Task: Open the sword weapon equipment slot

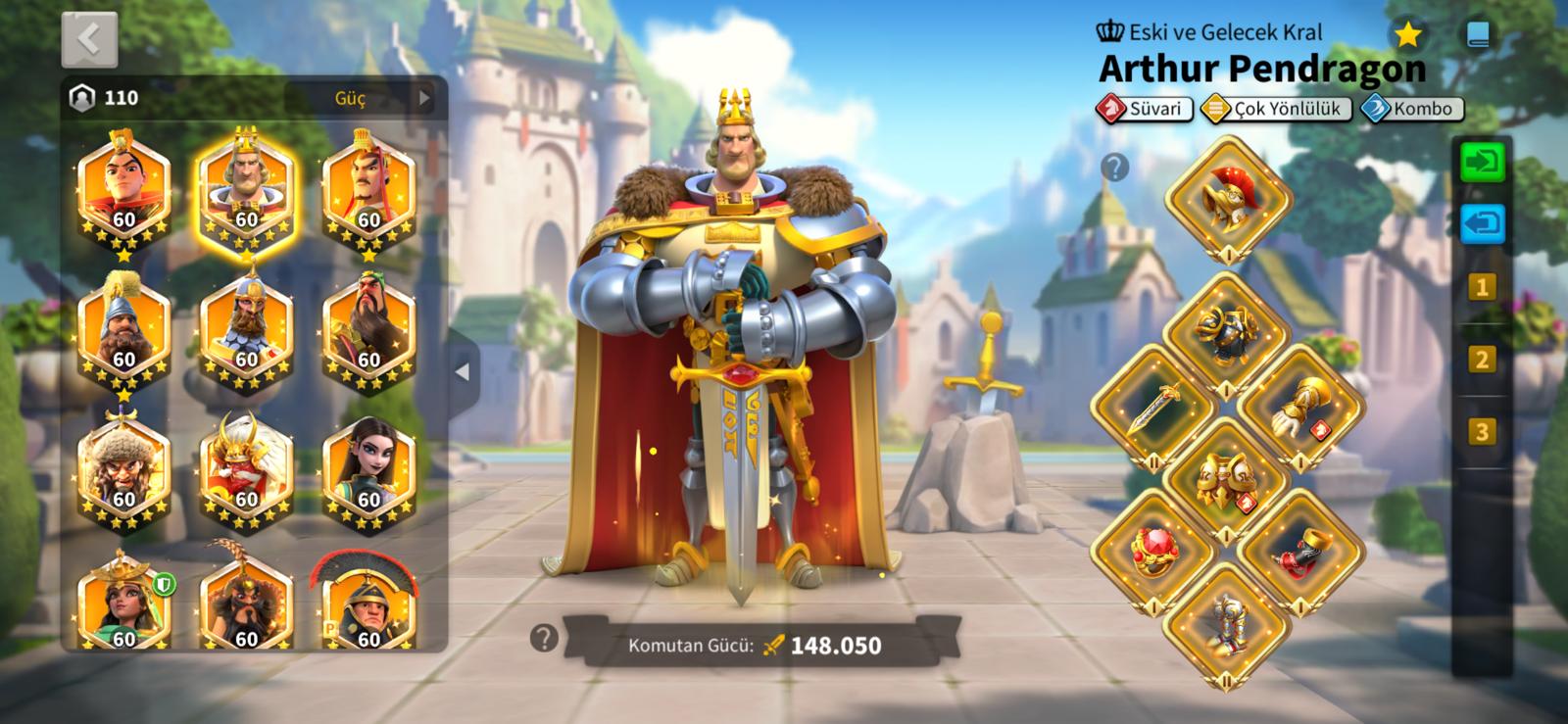Action: click(1153, 408)
